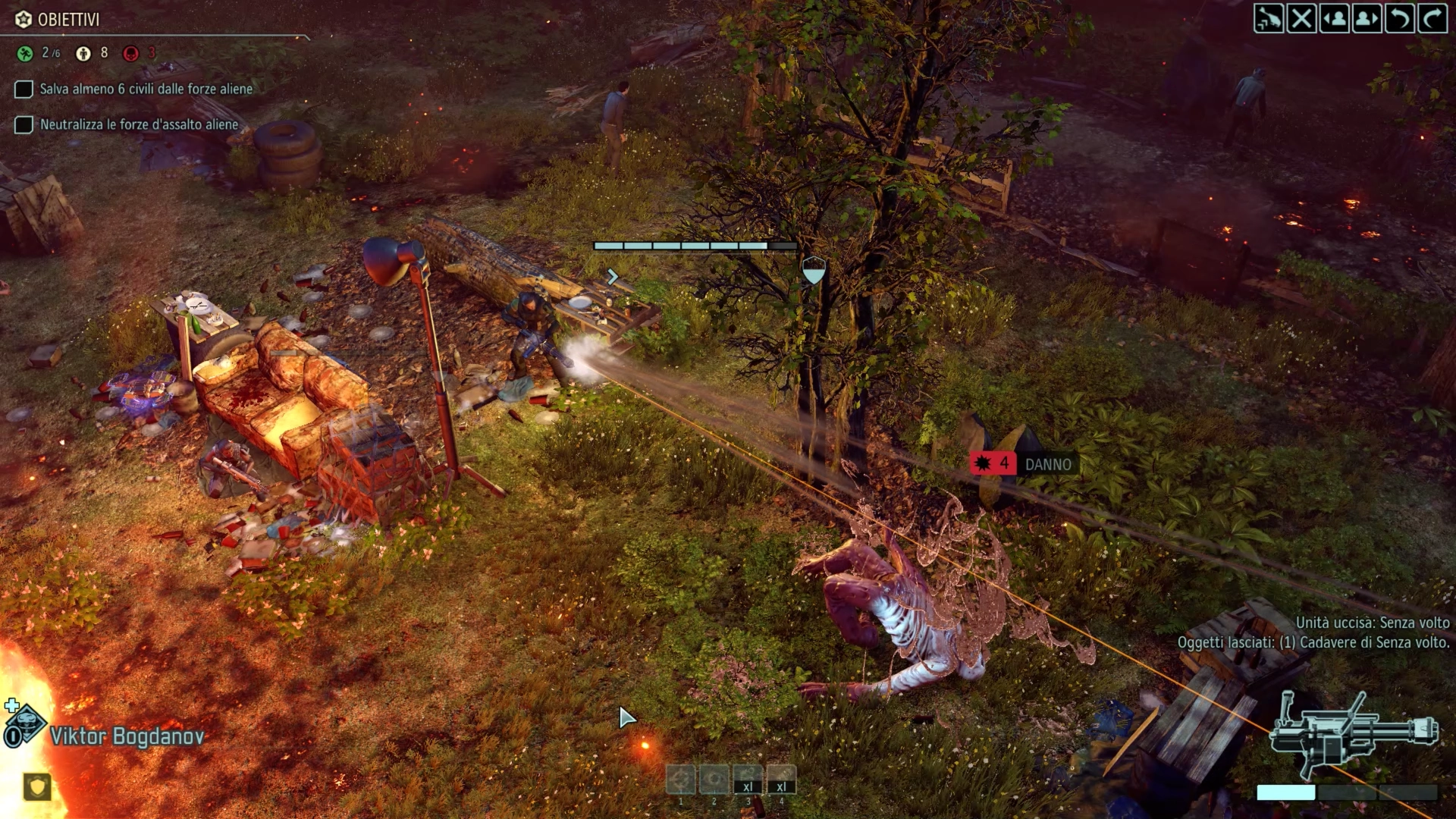Click the Viktor Bogdanov soldier name
Viewport: 1456px width, 819px height.
[x=127, y=736]
